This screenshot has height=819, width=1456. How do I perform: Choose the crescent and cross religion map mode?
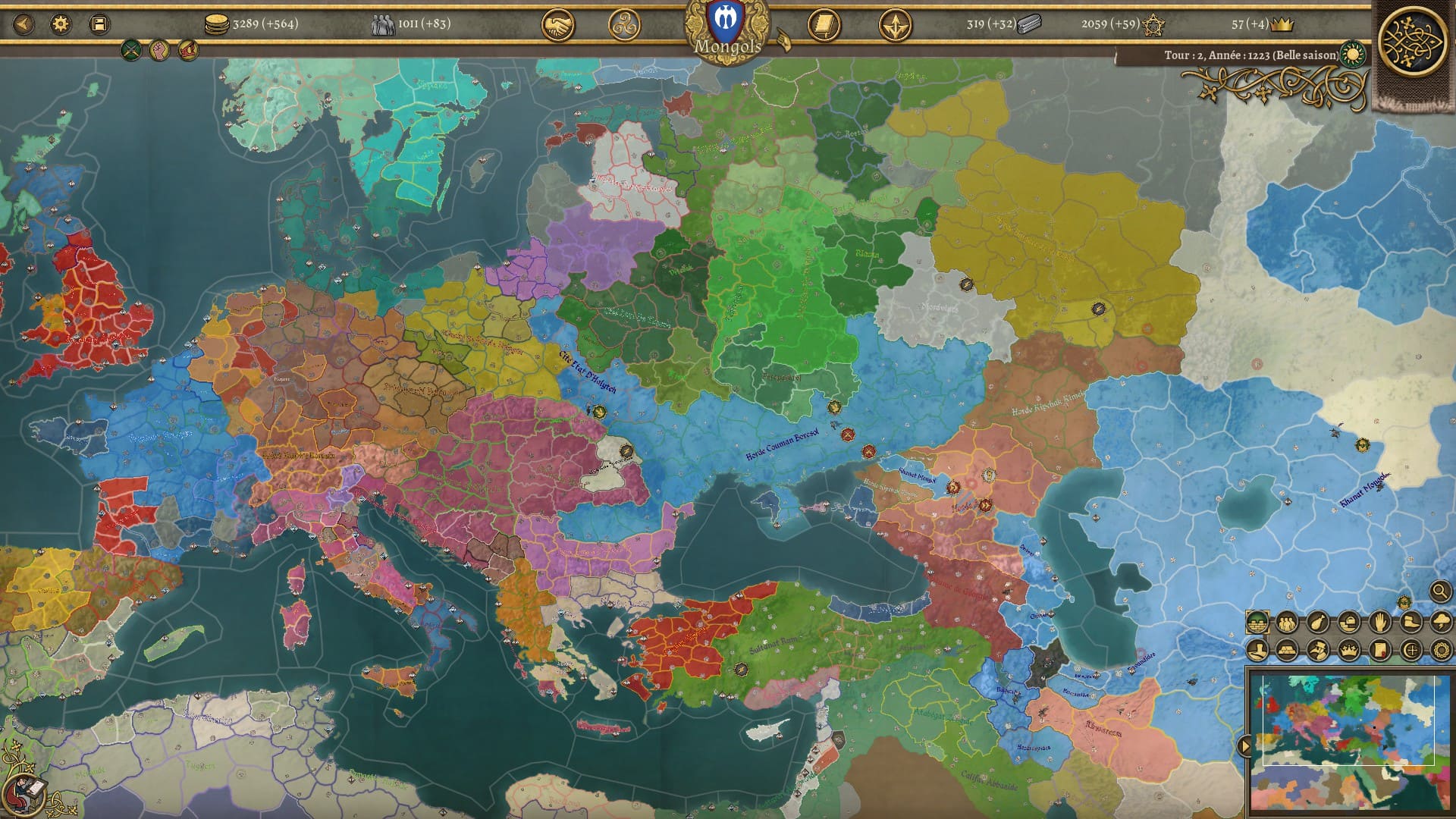1410,650
